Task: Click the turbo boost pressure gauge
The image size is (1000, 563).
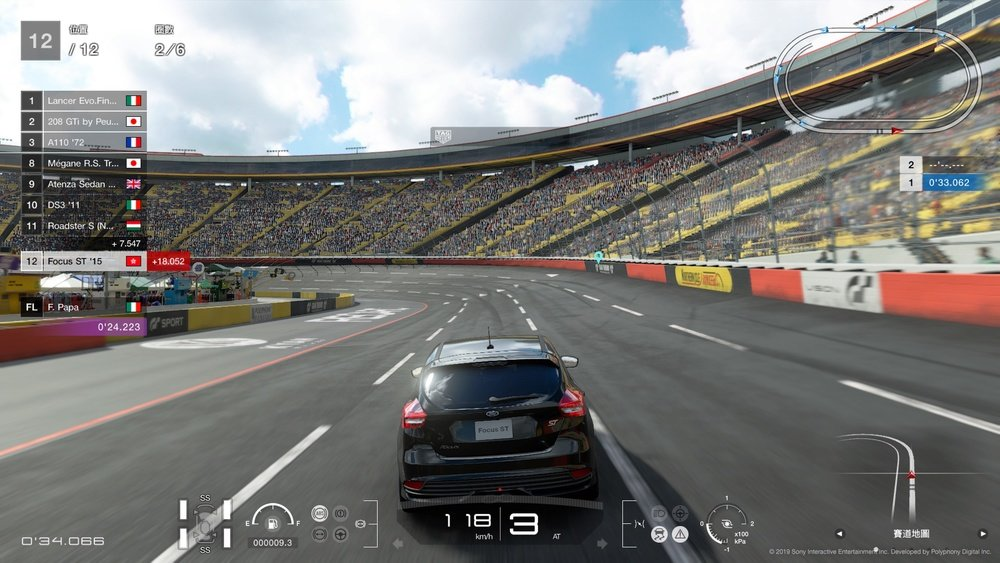Action: coord(725,523)
